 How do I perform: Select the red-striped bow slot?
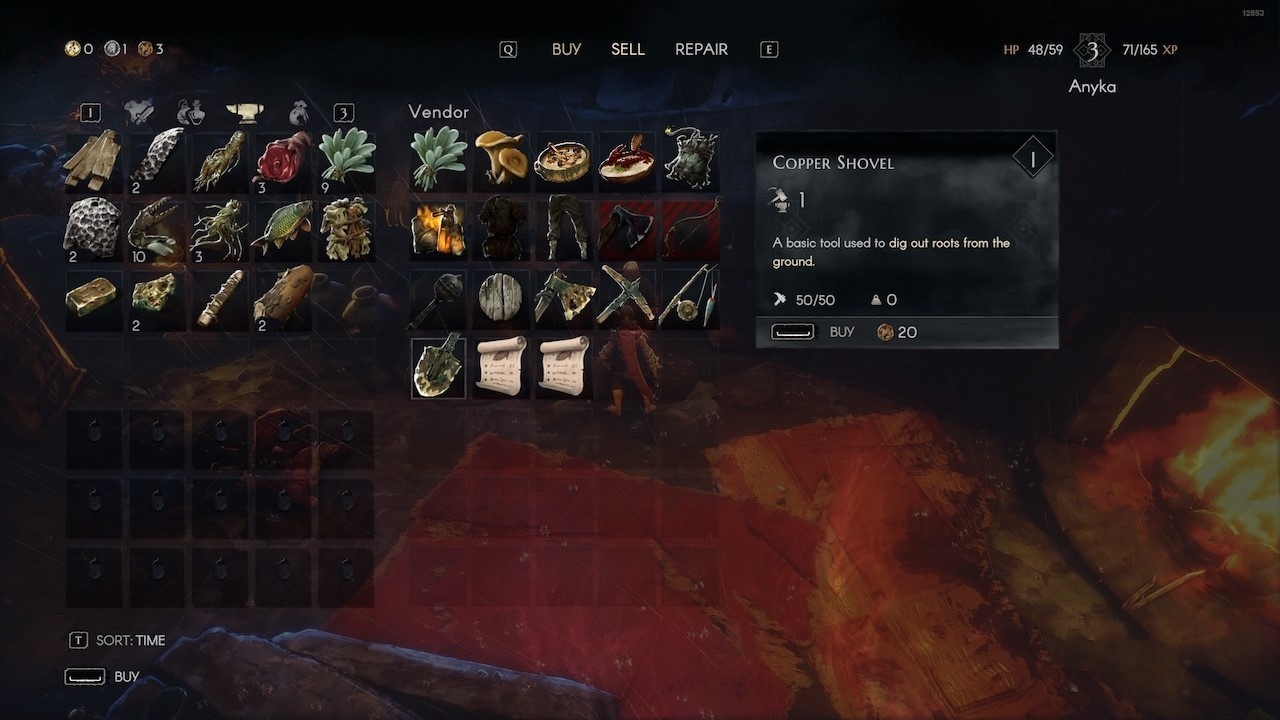click(689, 228)
